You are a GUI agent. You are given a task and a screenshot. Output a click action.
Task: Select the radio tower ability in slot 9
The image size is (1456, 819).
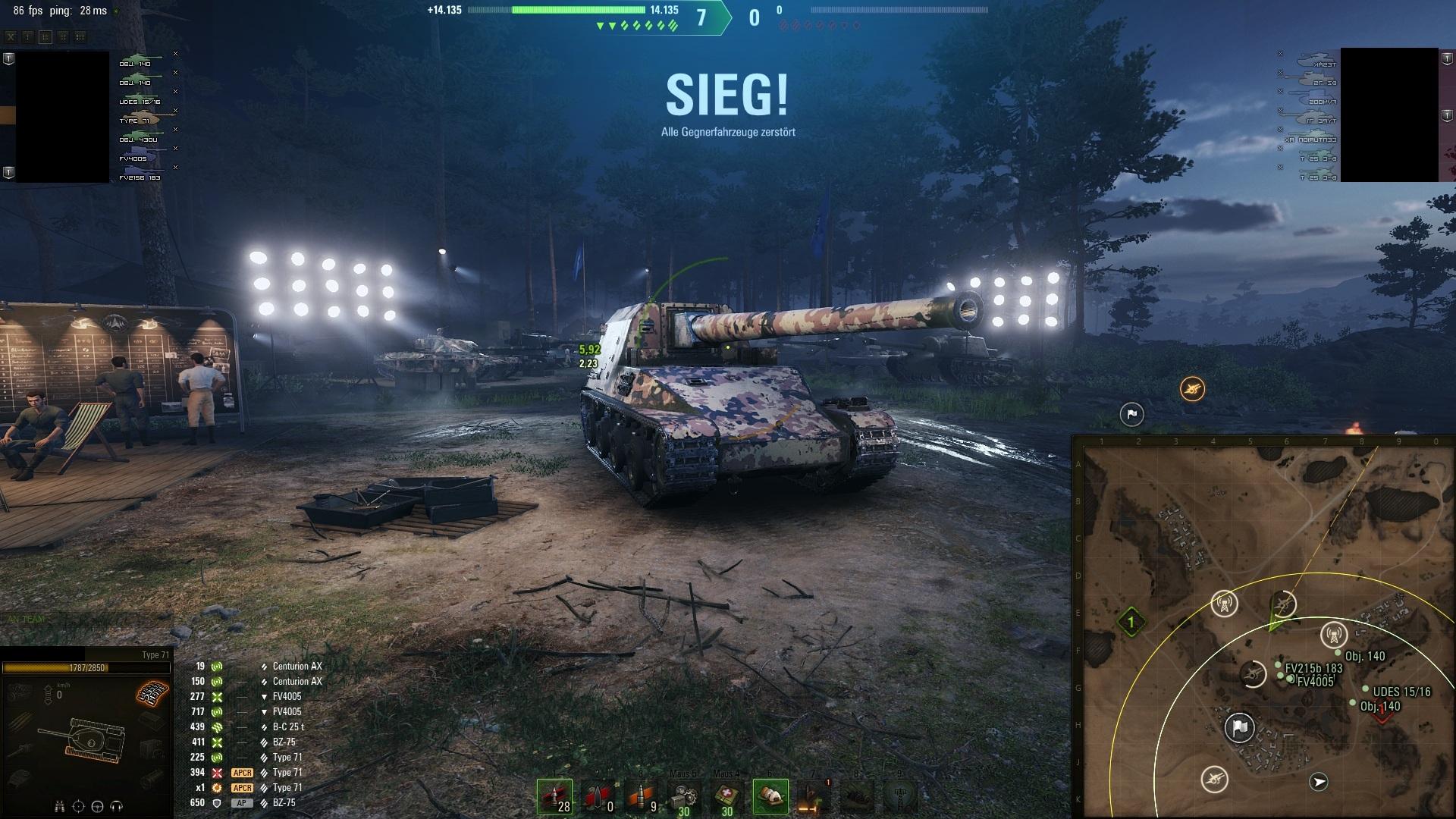[x=900, y=797]
